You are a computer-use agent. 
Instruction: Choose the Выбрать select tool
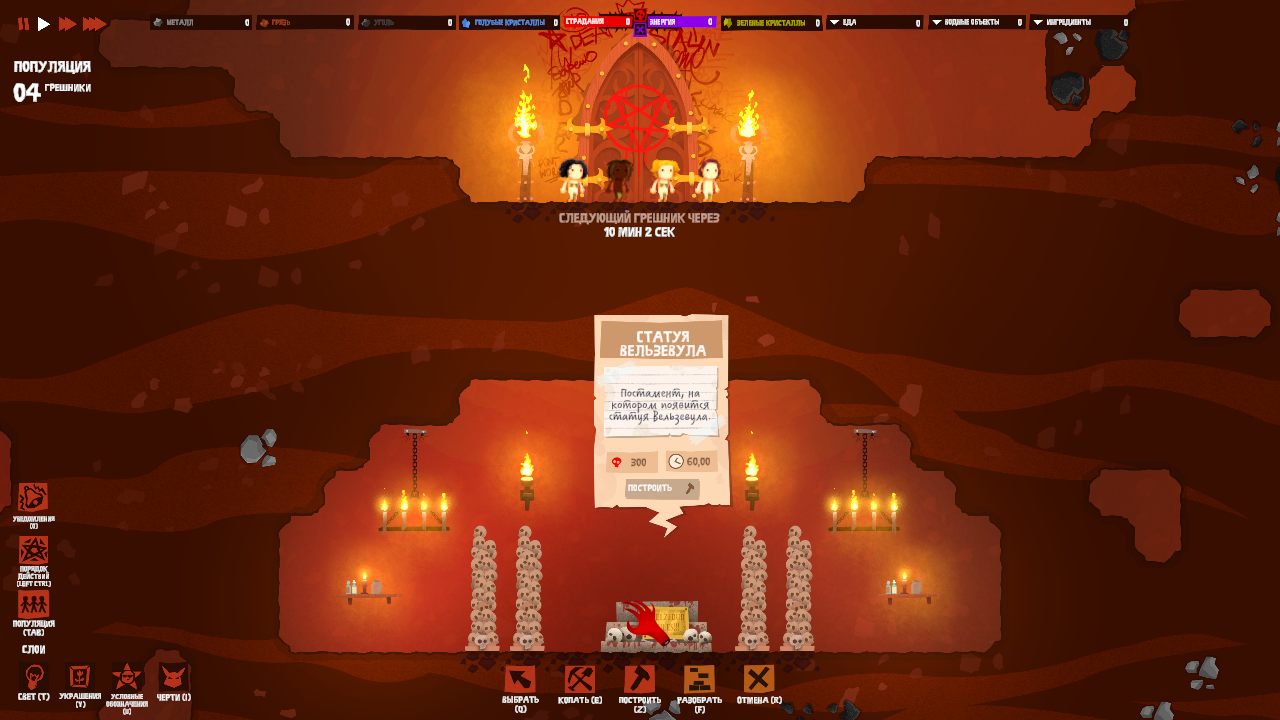[520, 680]
